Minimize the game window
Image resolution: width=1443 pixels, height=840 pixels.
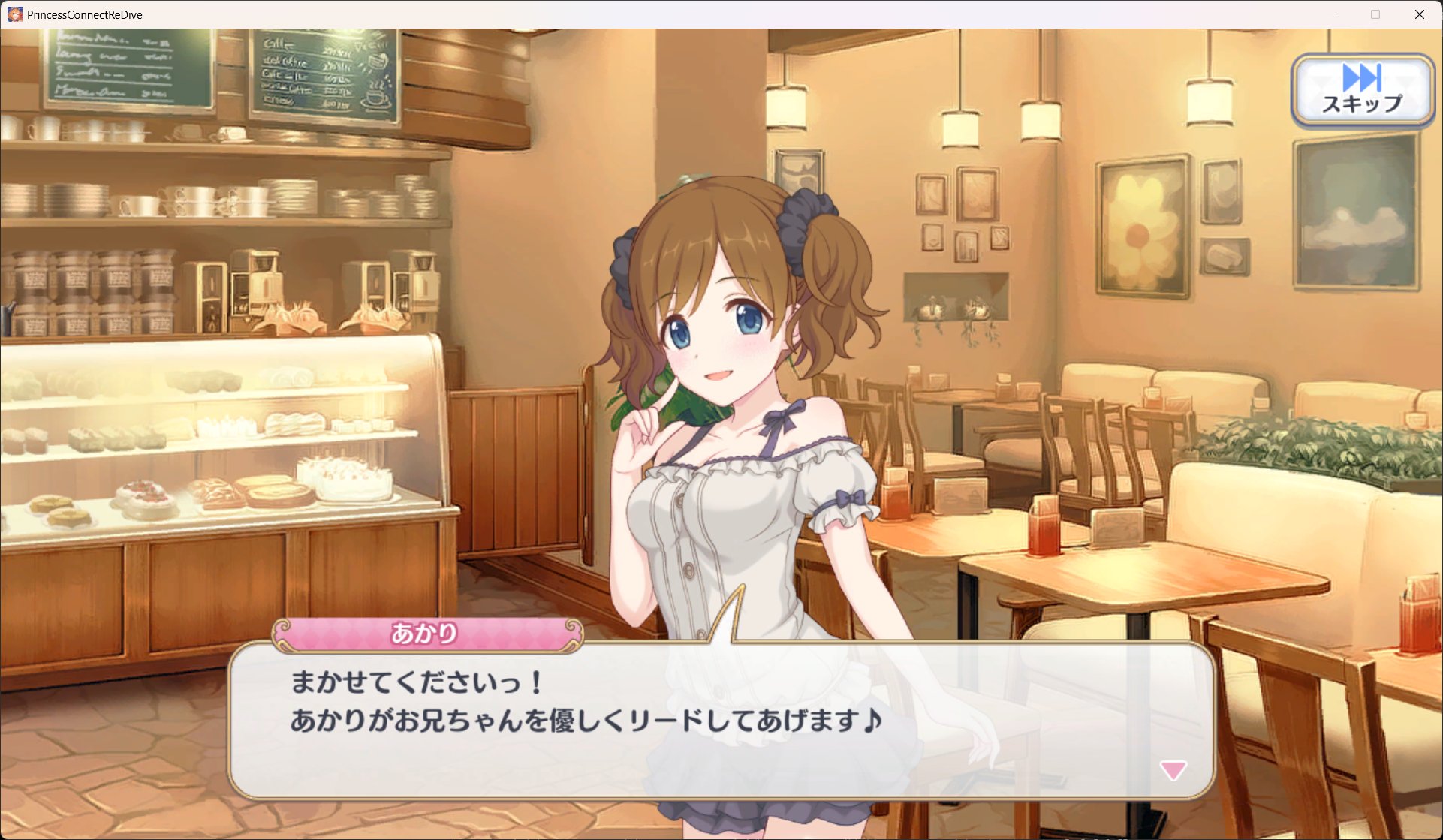(x=1332, y=14)
